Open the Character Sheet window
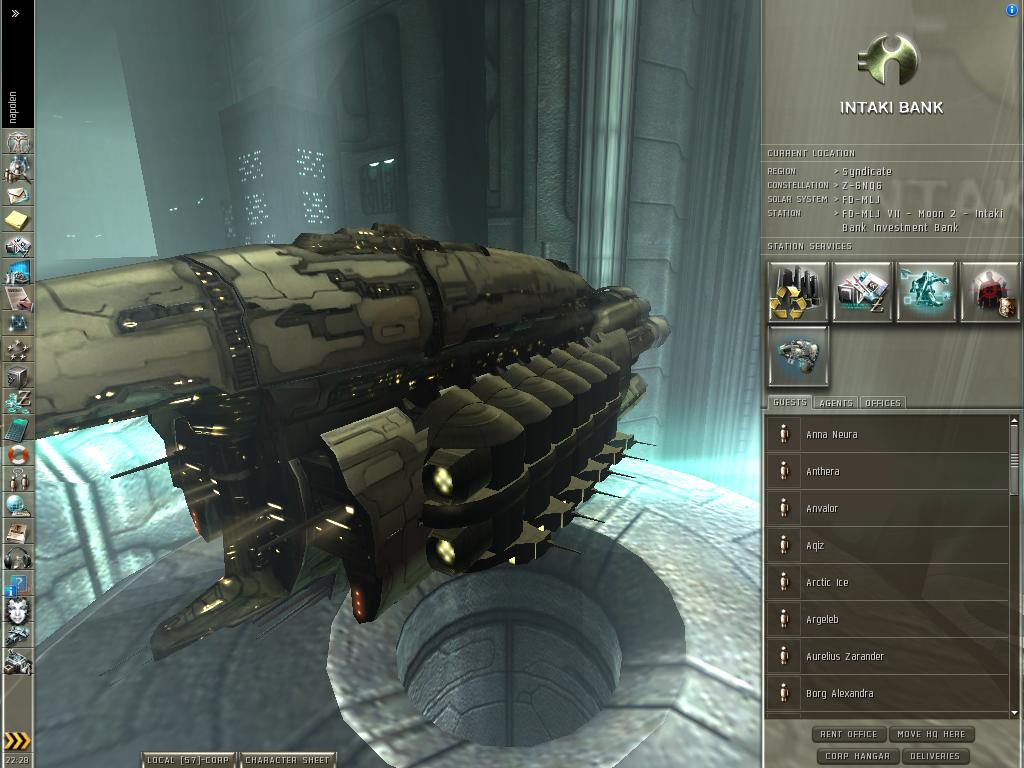Viewport: 1024px width, 768px height. [x=287, y=760]
